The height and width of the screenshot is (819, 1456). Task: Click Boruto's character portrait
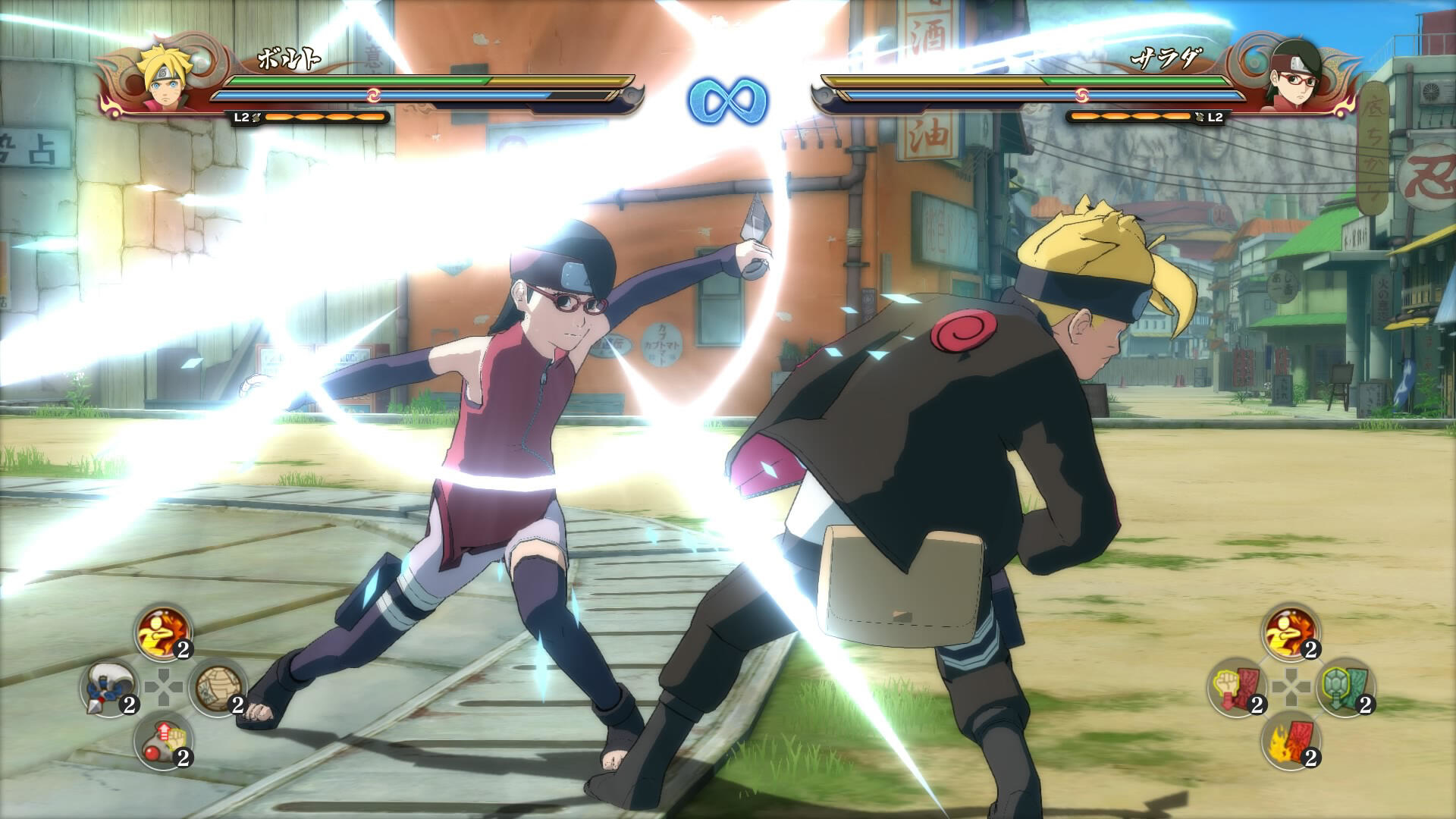tap(162, 76)
